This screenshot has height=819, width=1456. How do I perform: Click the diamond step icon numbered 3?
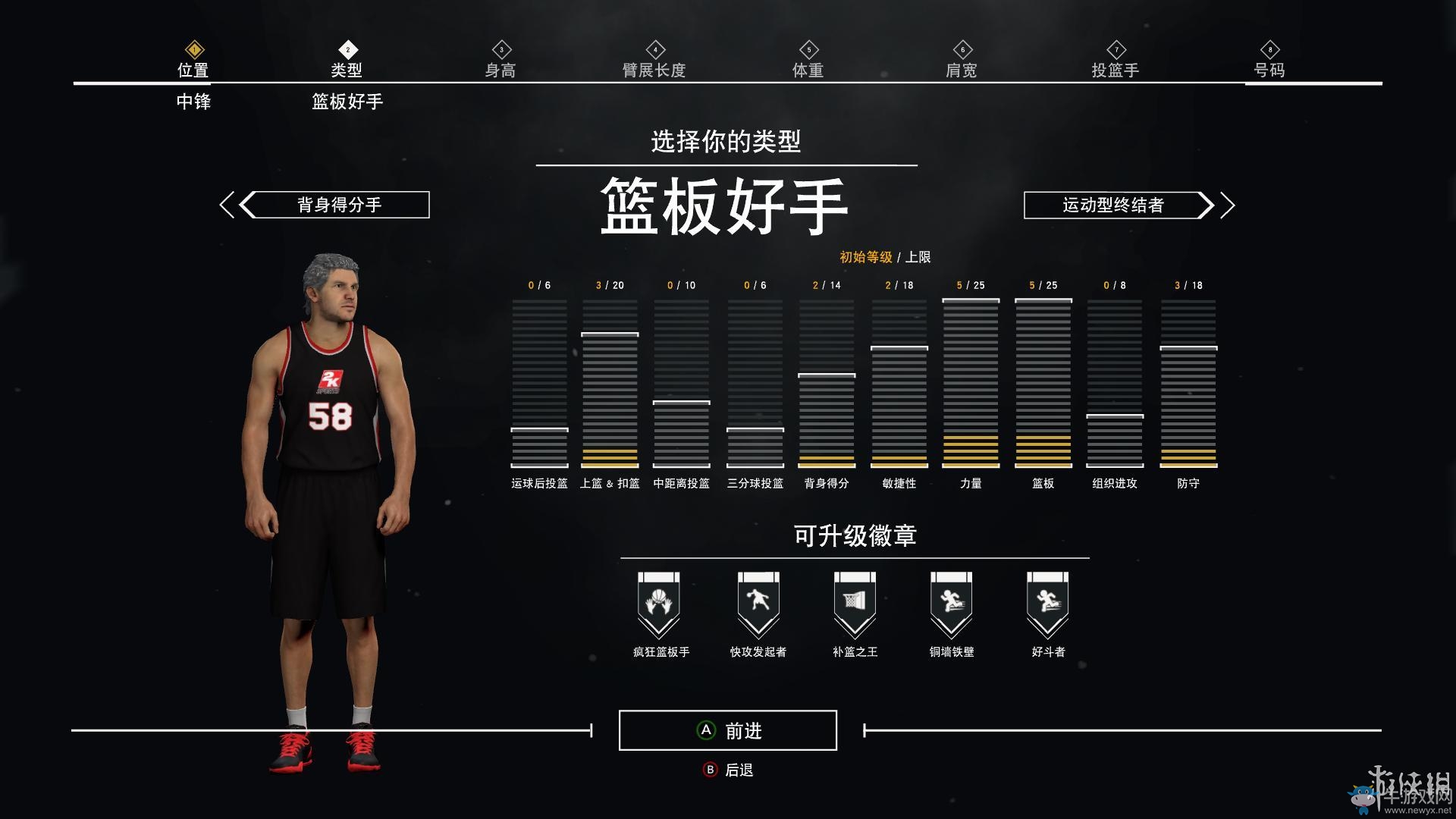point(501,47)
